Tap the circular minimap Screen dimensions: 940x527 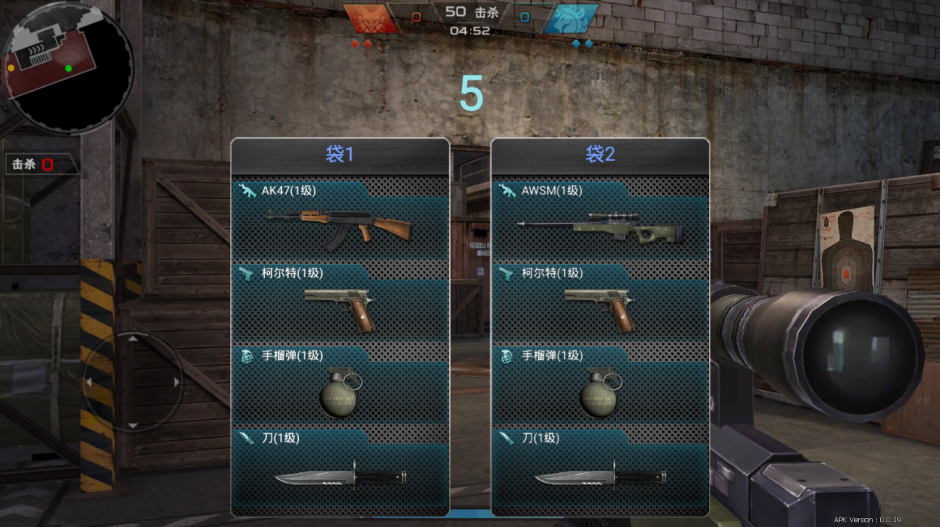[x=68, y=68]
